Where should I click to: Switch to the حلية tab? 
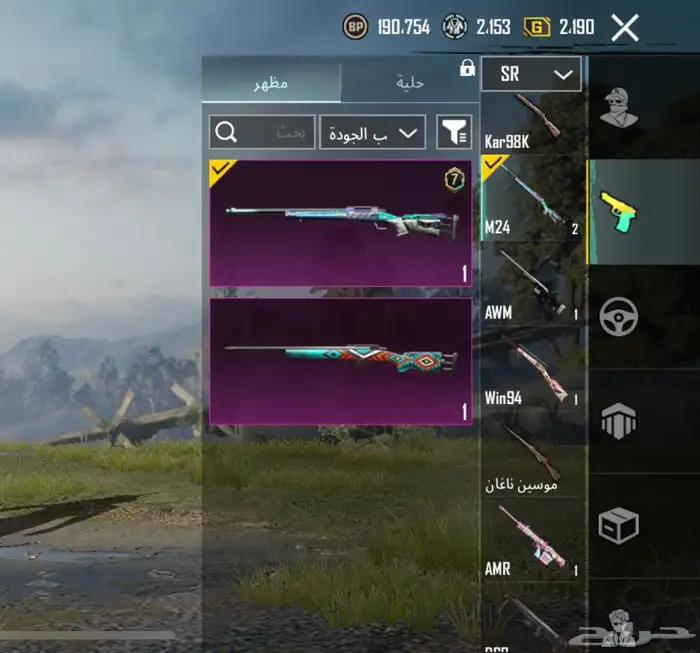pos(410,83)
